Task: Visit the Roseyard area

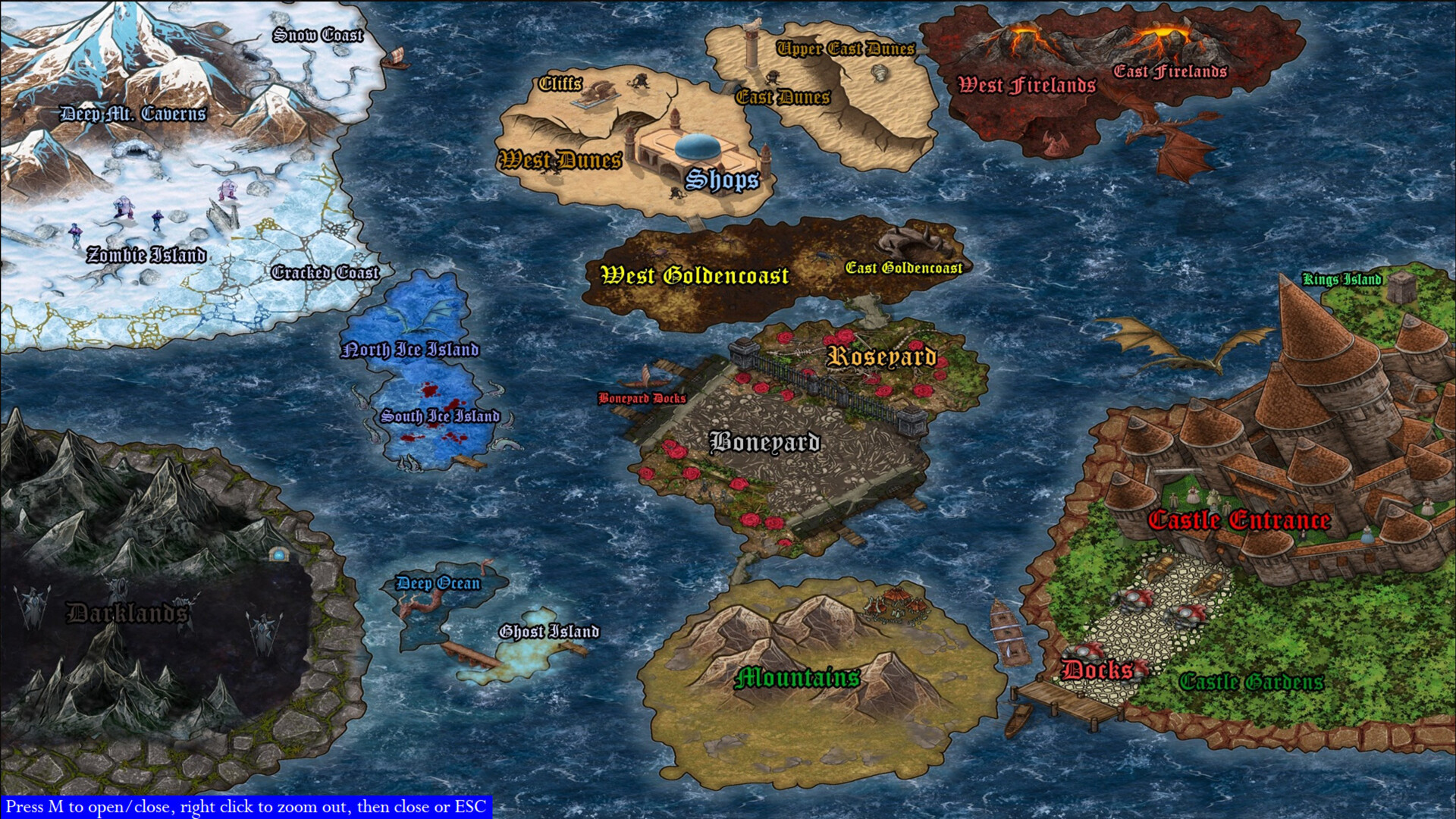Action: click(x=882, y=354)
